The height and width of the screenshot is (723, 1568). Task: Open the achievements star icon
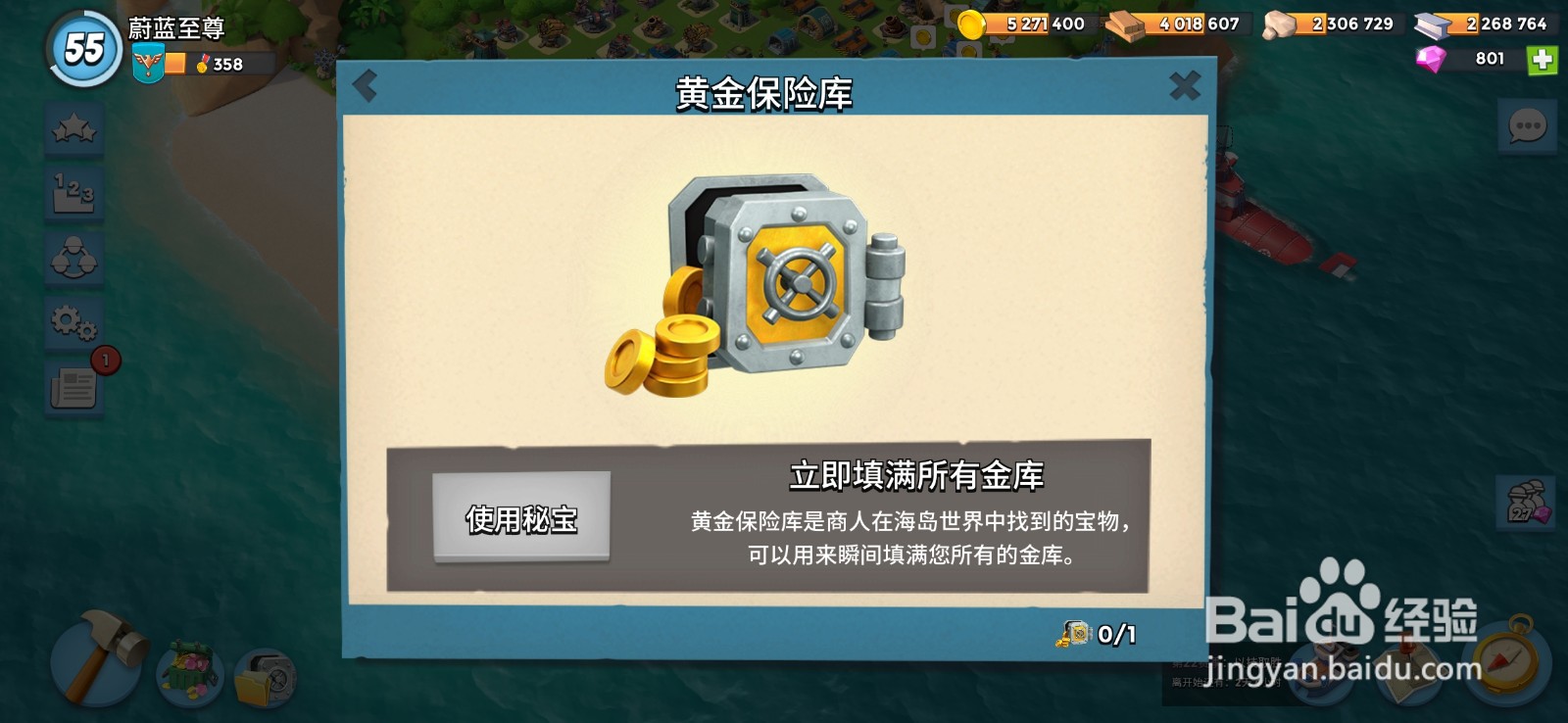click(x=73, y=128)
